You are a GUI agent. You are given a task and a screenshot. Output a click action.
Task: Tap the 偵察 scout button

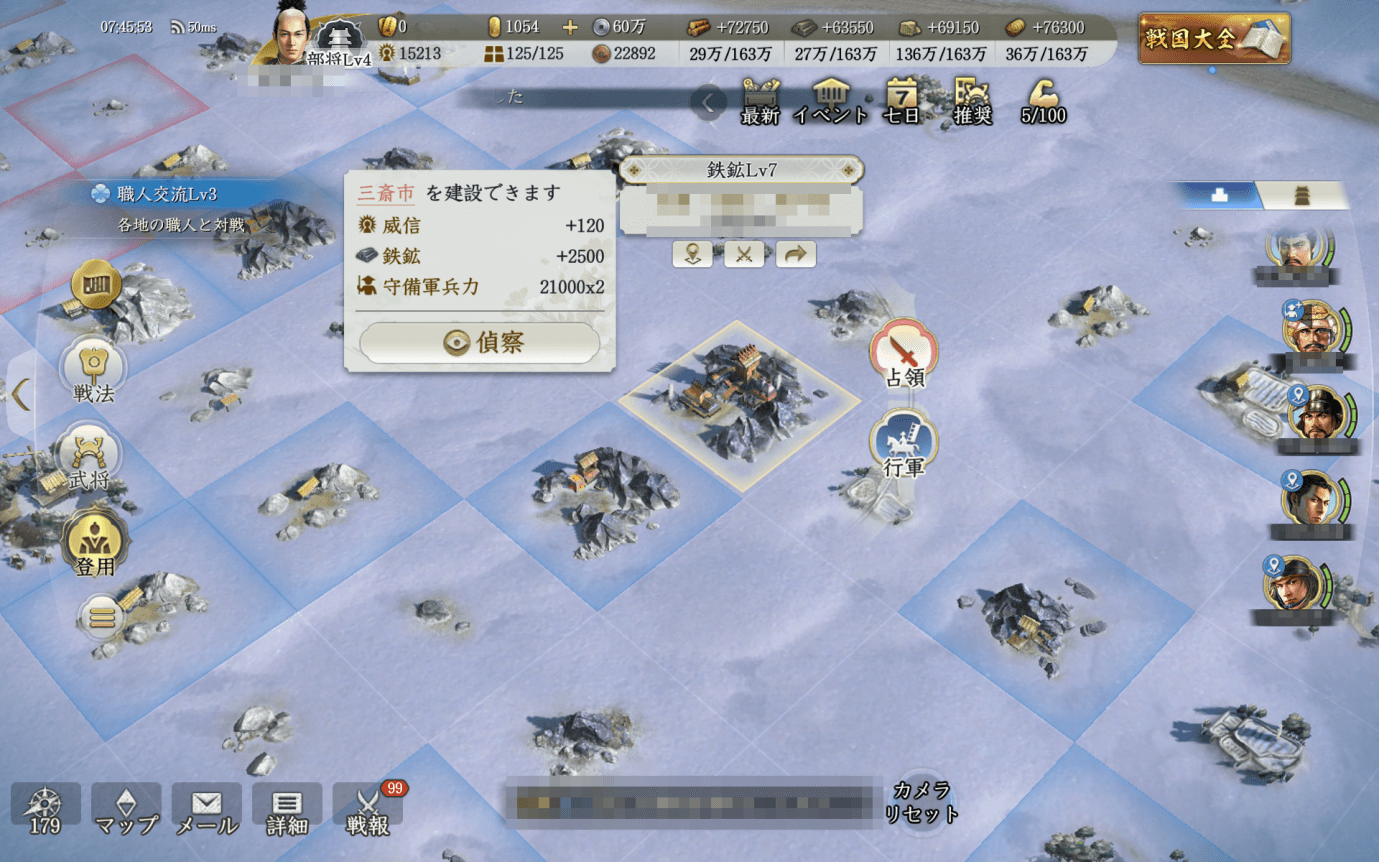click(479, 341)
